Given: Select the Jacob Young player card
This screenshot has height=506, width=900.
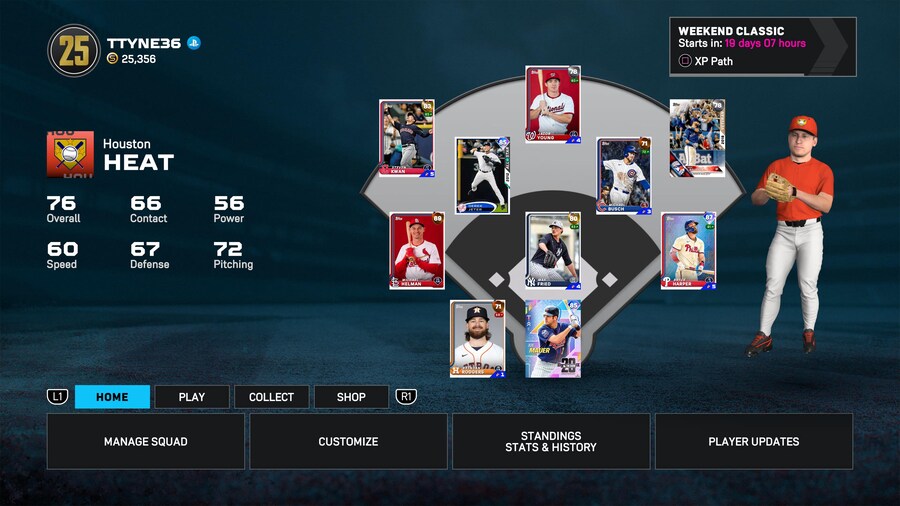Looking at the screenshot, I should point(553,105).
